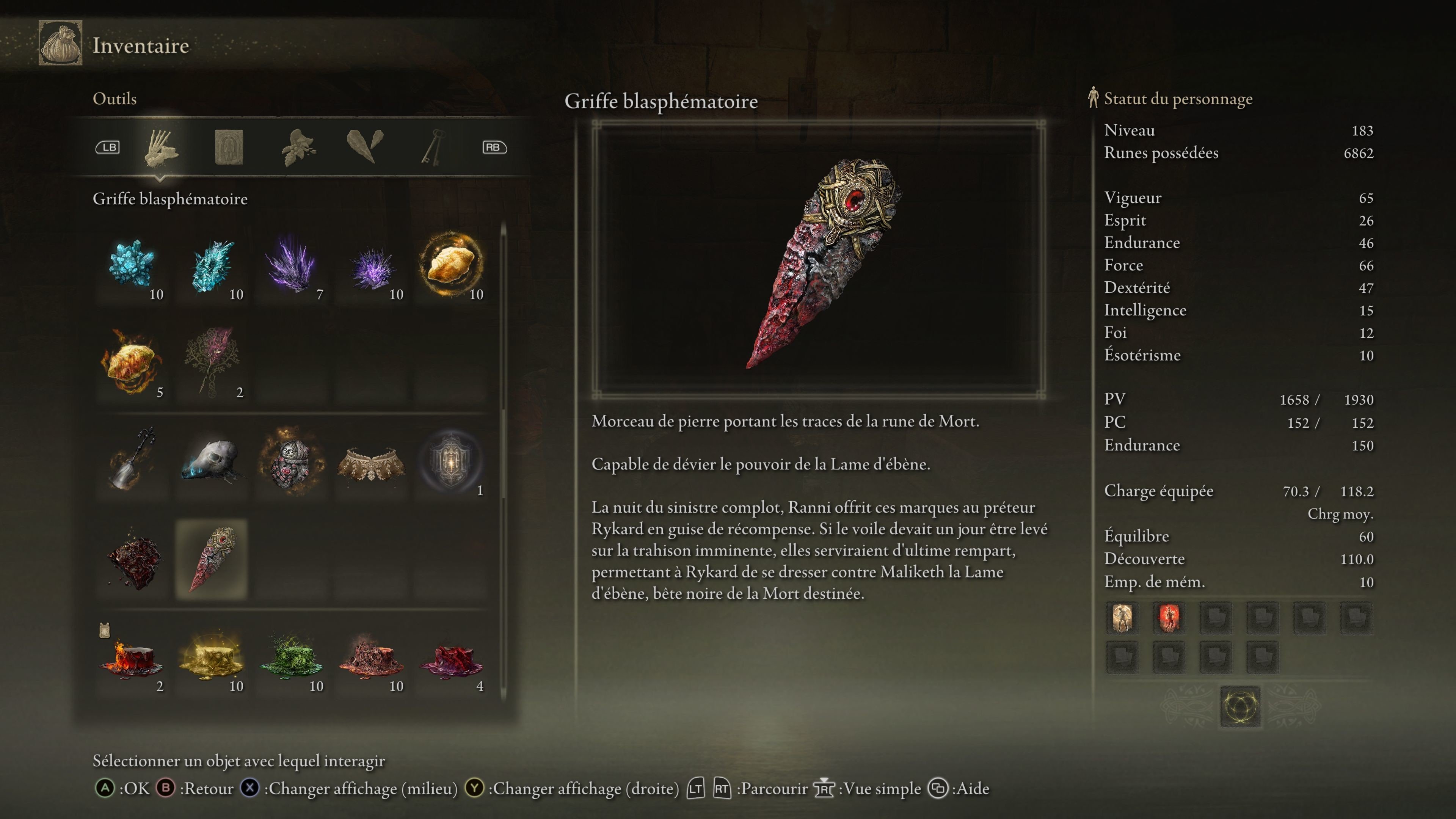
Task: Switch to the key items tab
Action: (432, 147)
